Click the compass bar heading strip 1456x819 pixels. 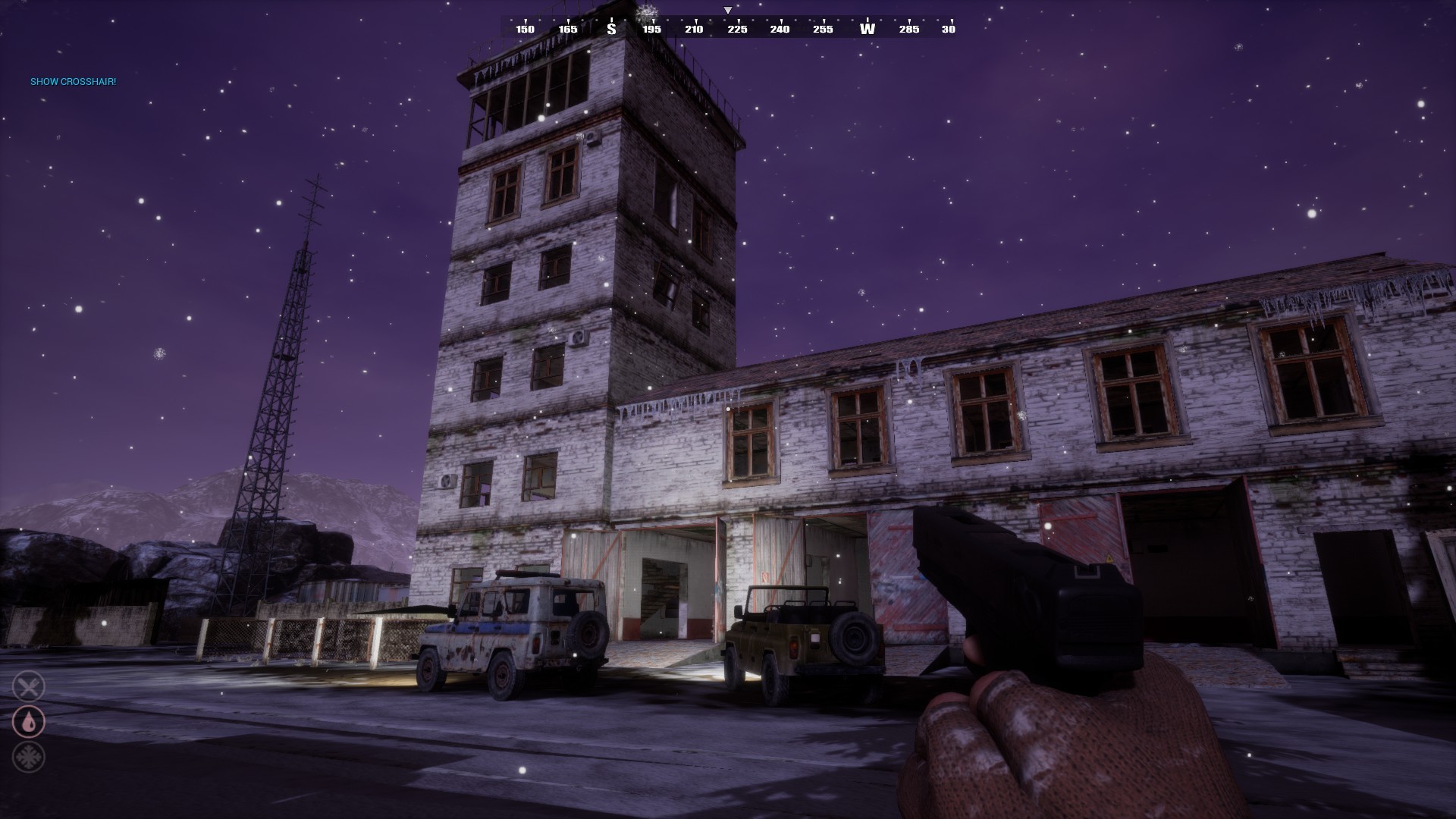click(728, 29)
